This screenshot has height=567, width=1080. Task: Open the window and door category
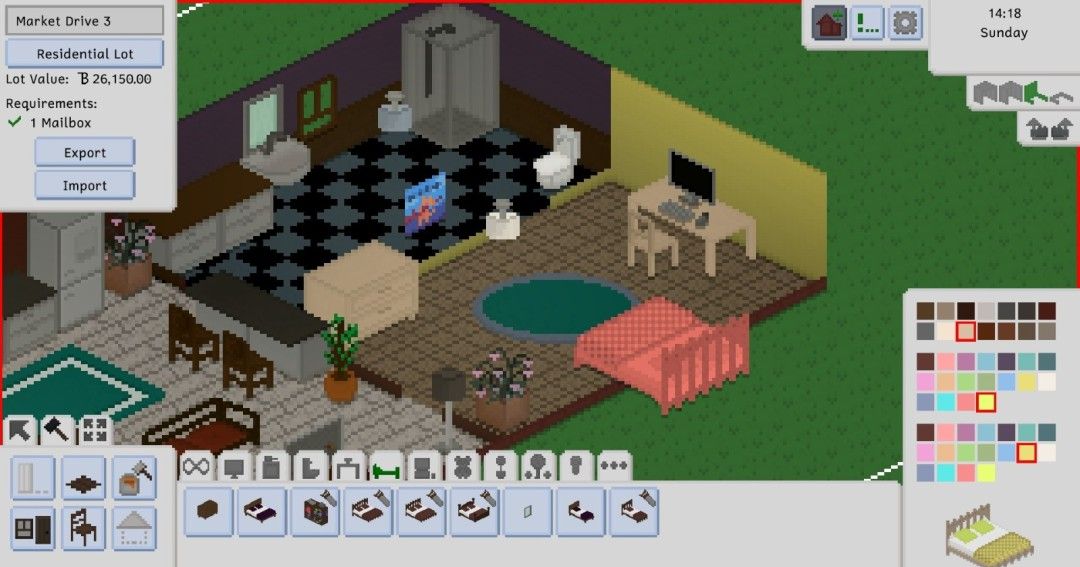pos(34,527)
